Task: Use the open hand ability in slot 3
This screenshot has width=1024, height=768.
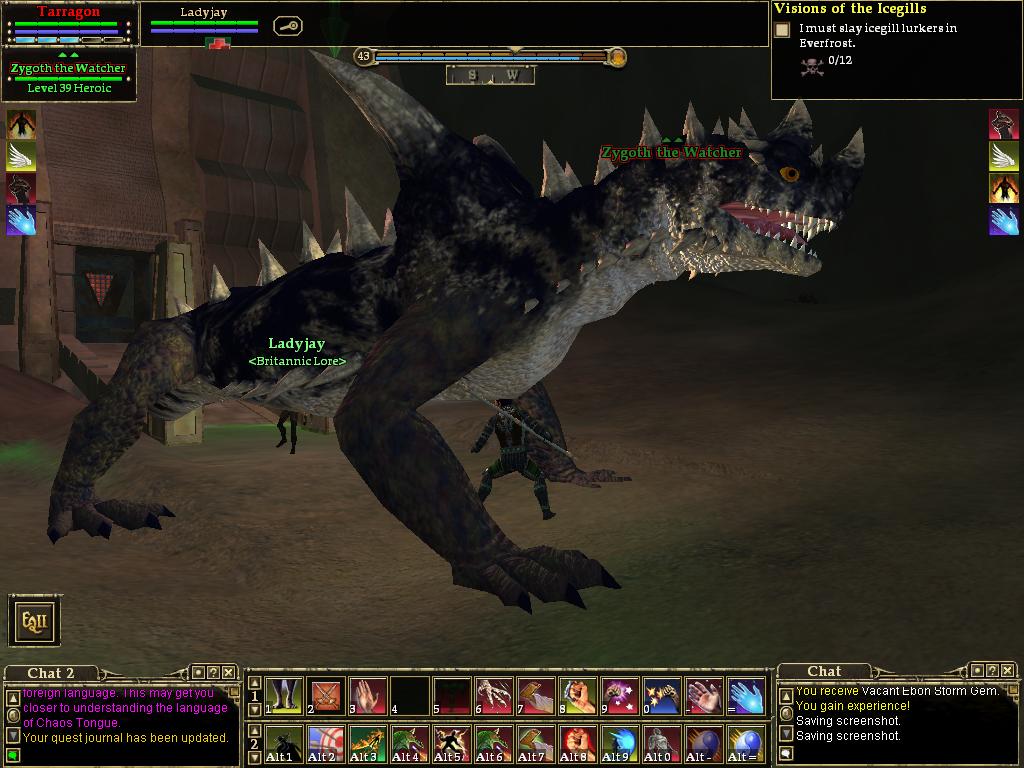Action: click(368, 696)
